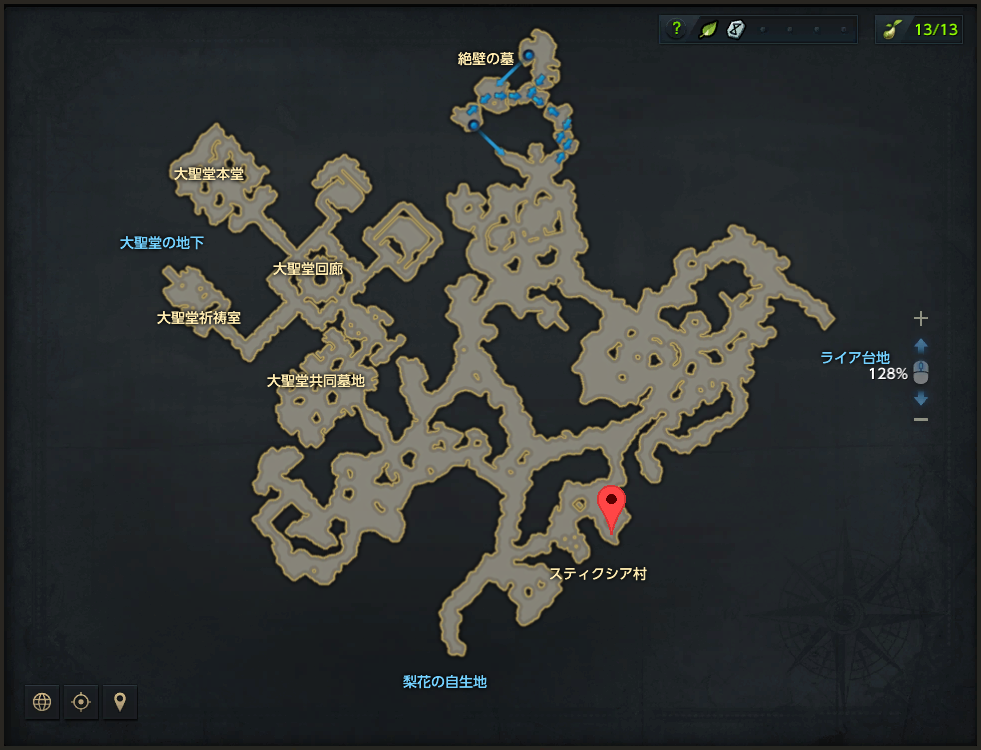Toggle the white rune stone icon
The height and width of the screenshot is (750, 981).
click(x=735, y=29)
